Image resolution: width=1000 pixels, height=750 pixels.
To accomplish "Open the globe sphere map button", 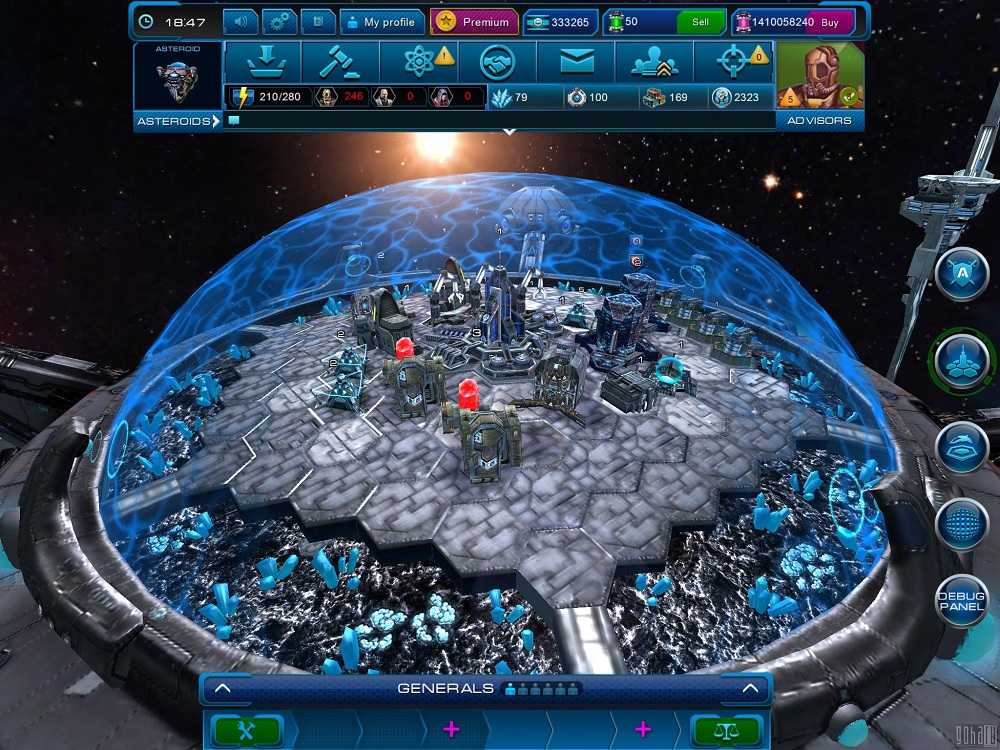I will coord(962,524).
